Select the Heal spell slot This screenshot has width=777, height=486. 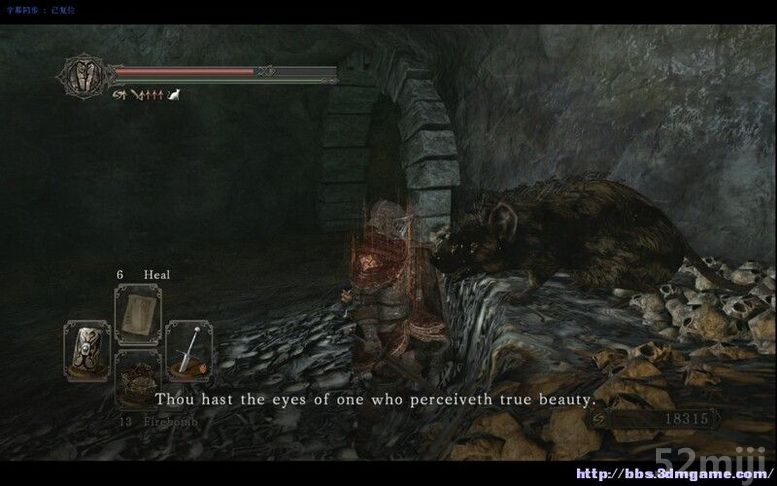click(x=137, y=313)
